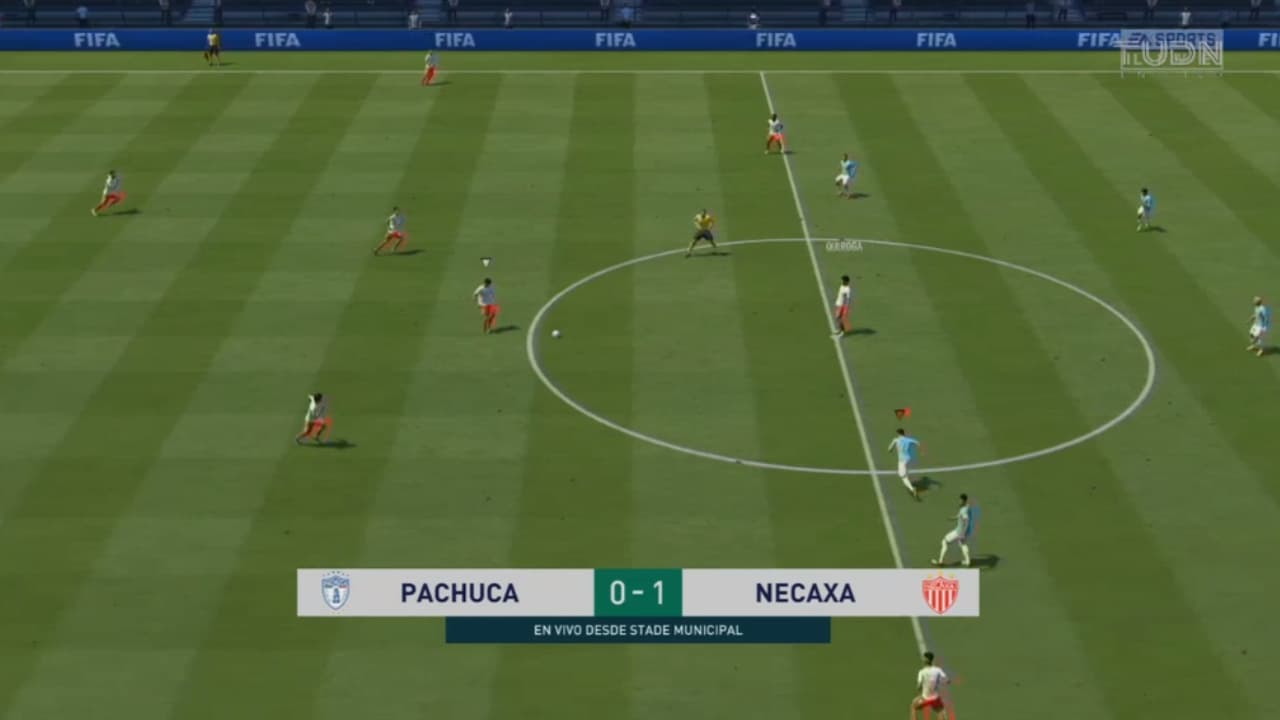Click the rightmost FIFA board logo near the watermark
Image resolution: width=1280 pixels, height=720 pixels.
click(1097, 37)
